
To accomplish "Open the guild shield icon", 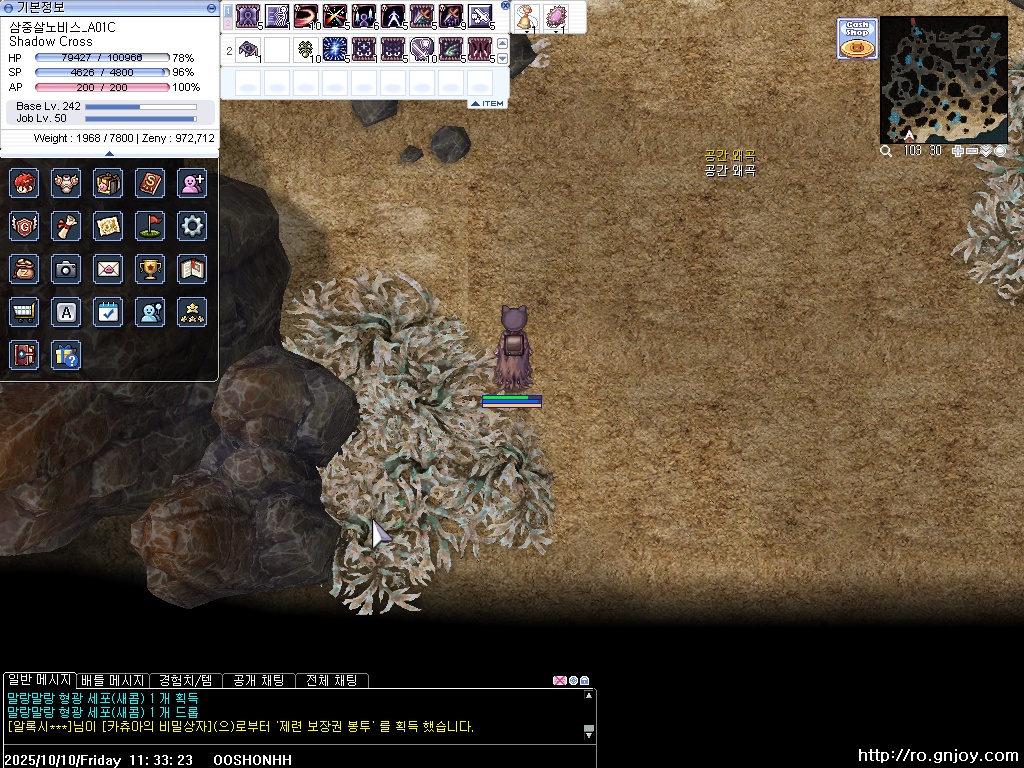I will point(24,226).
